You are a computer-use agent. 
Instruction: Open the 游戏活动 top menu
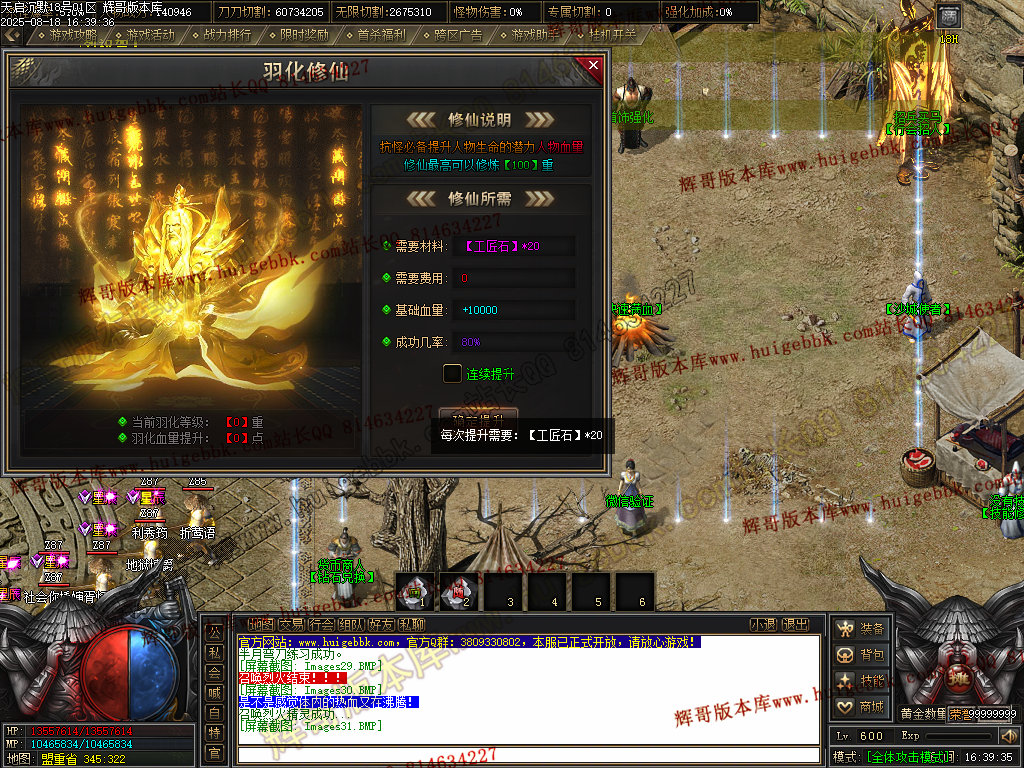tap(144, 35)
